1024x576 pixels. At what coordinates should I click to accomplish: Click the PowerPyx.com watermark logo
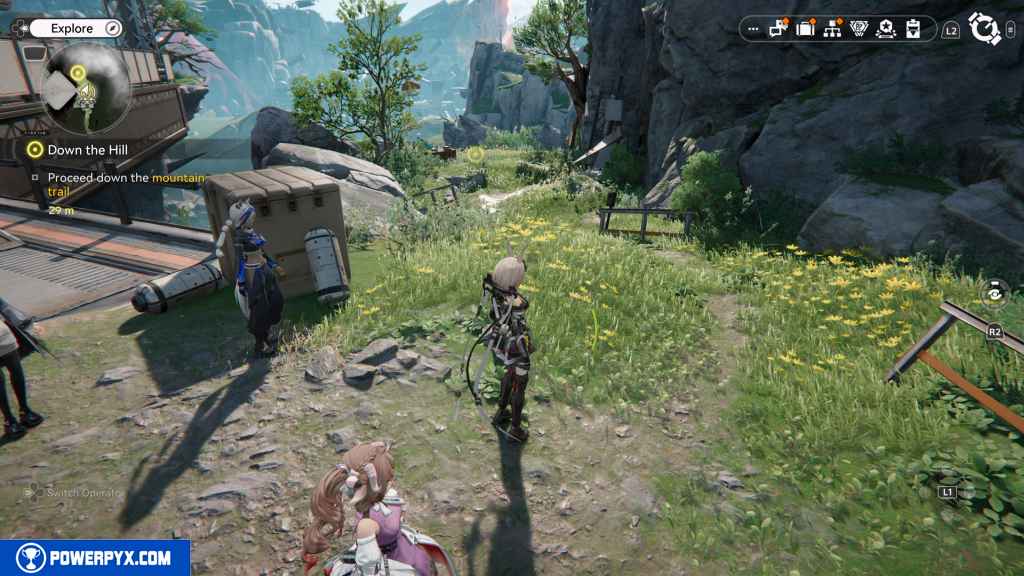[x=94, y=558]
